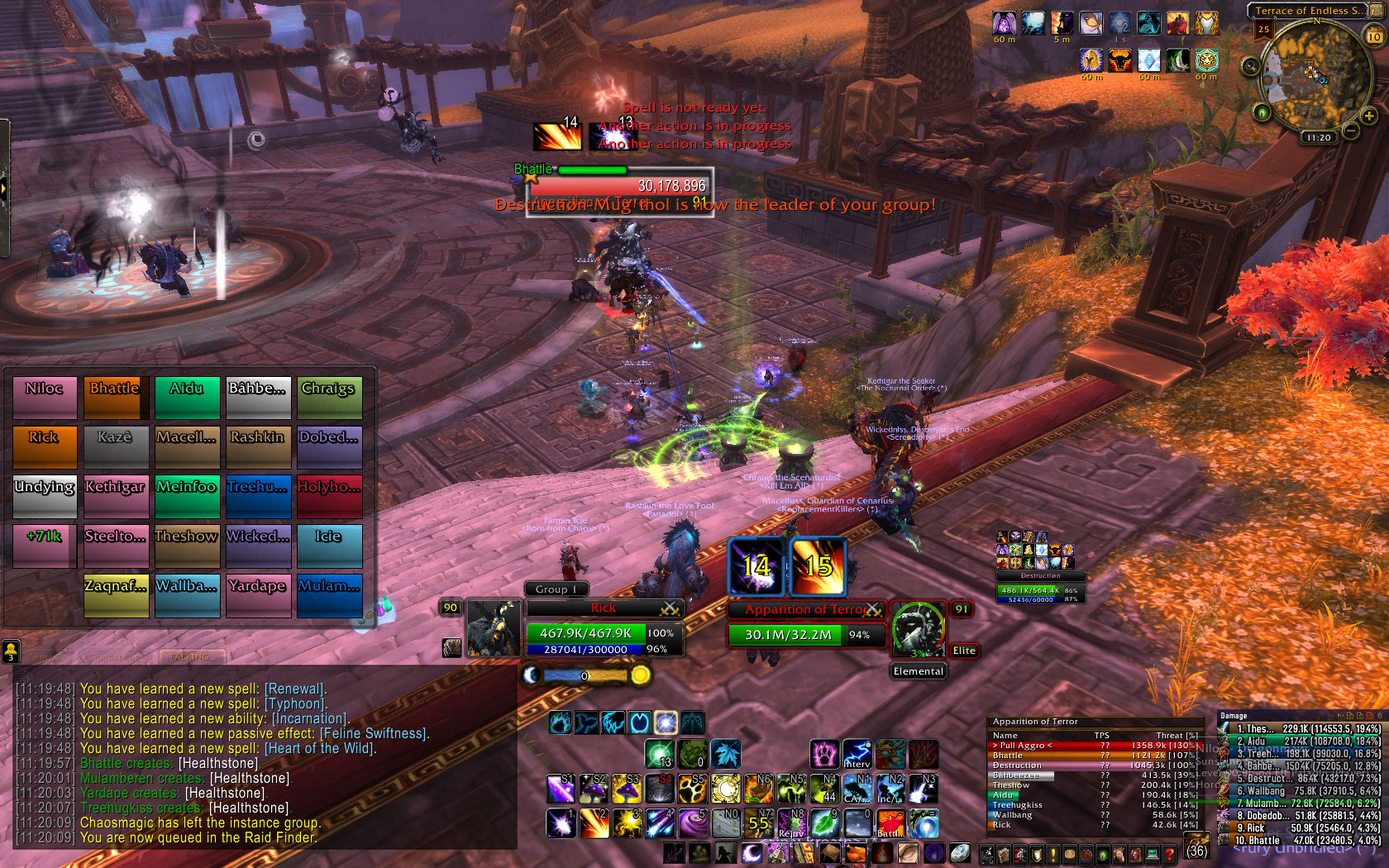Zoom out on the minimap
This screenshot has height=868, width=1389.
click(x=1351, y=131)
